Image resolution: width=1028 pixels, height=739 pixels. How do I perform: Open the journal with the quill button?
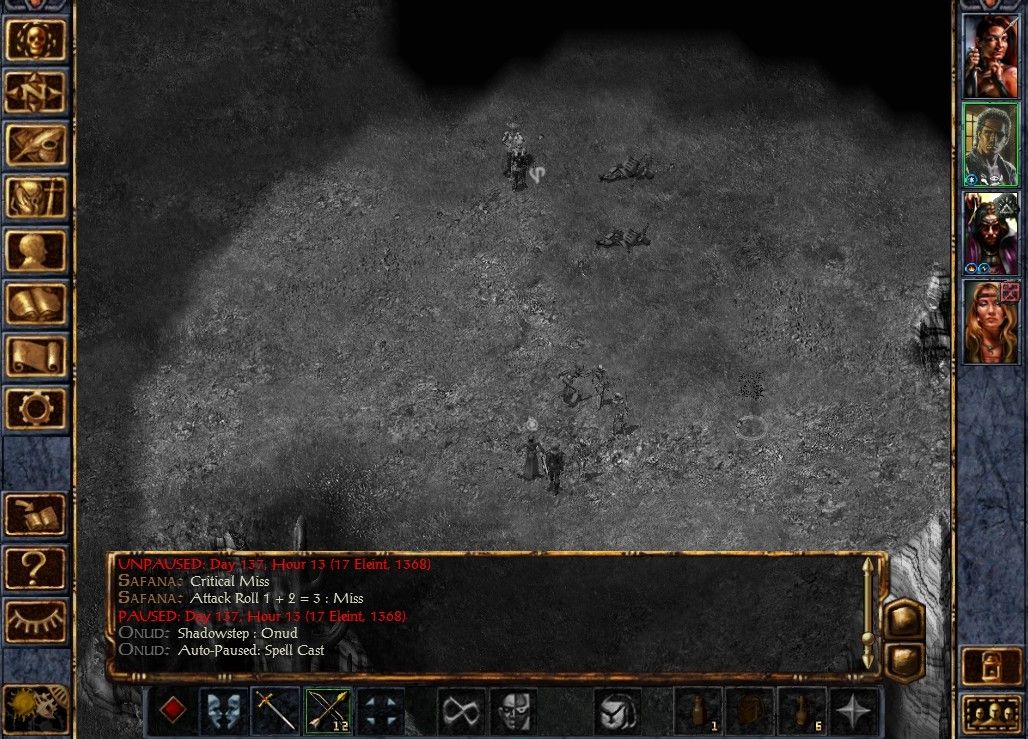point(36,145)
